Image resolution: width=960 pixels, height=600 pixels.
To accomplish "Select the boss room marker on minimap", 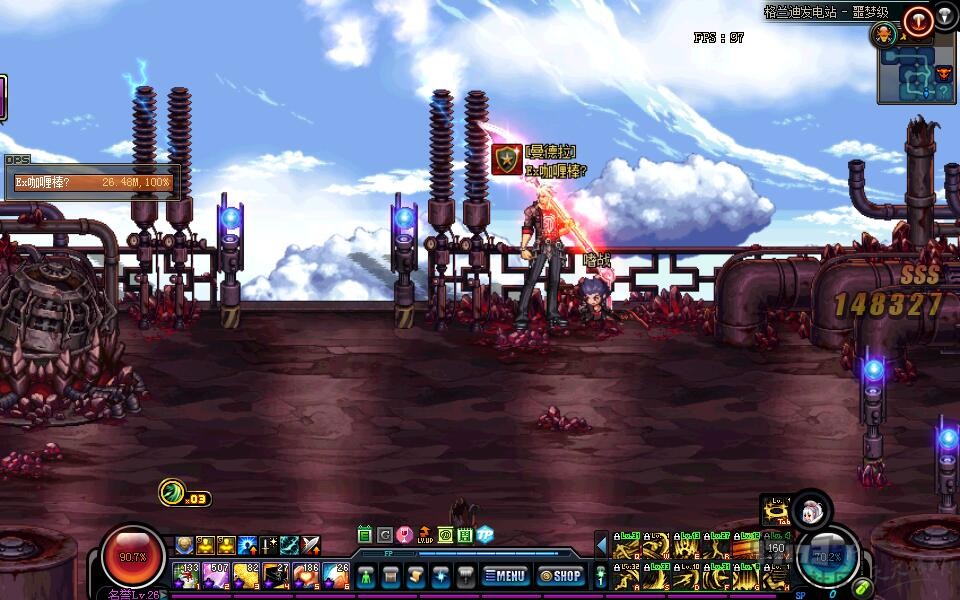I will [x=943, y=73].
